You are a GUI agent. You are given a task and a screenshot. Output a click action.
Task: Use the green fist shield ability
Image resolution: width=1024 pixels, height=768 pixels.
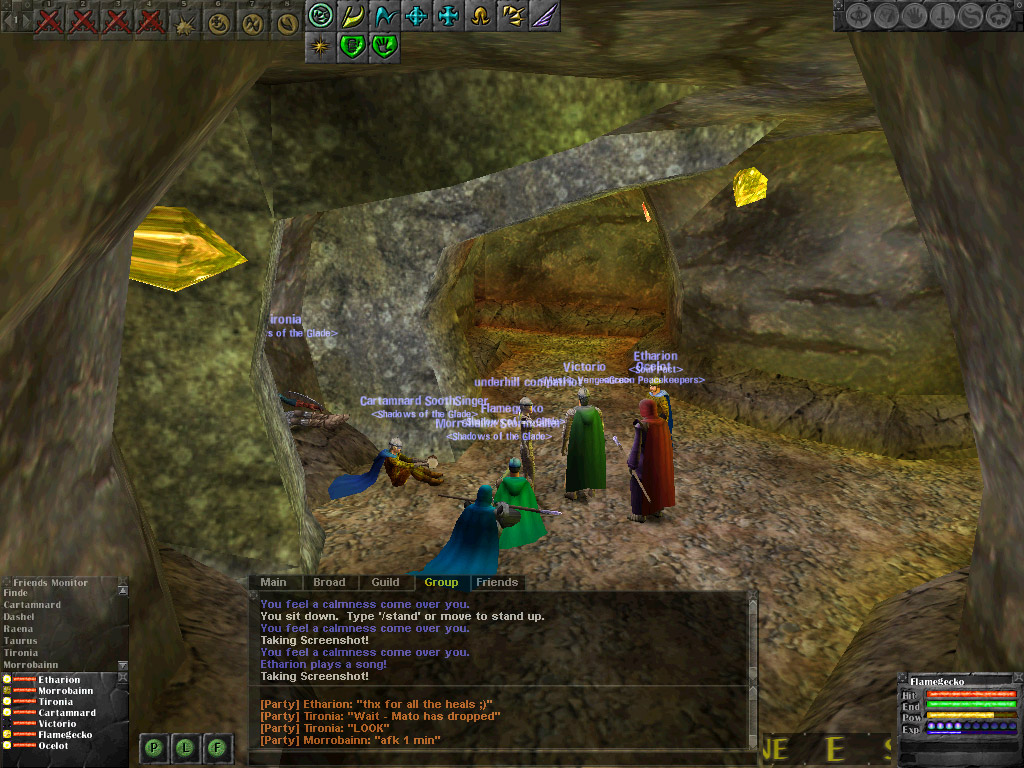351,46
